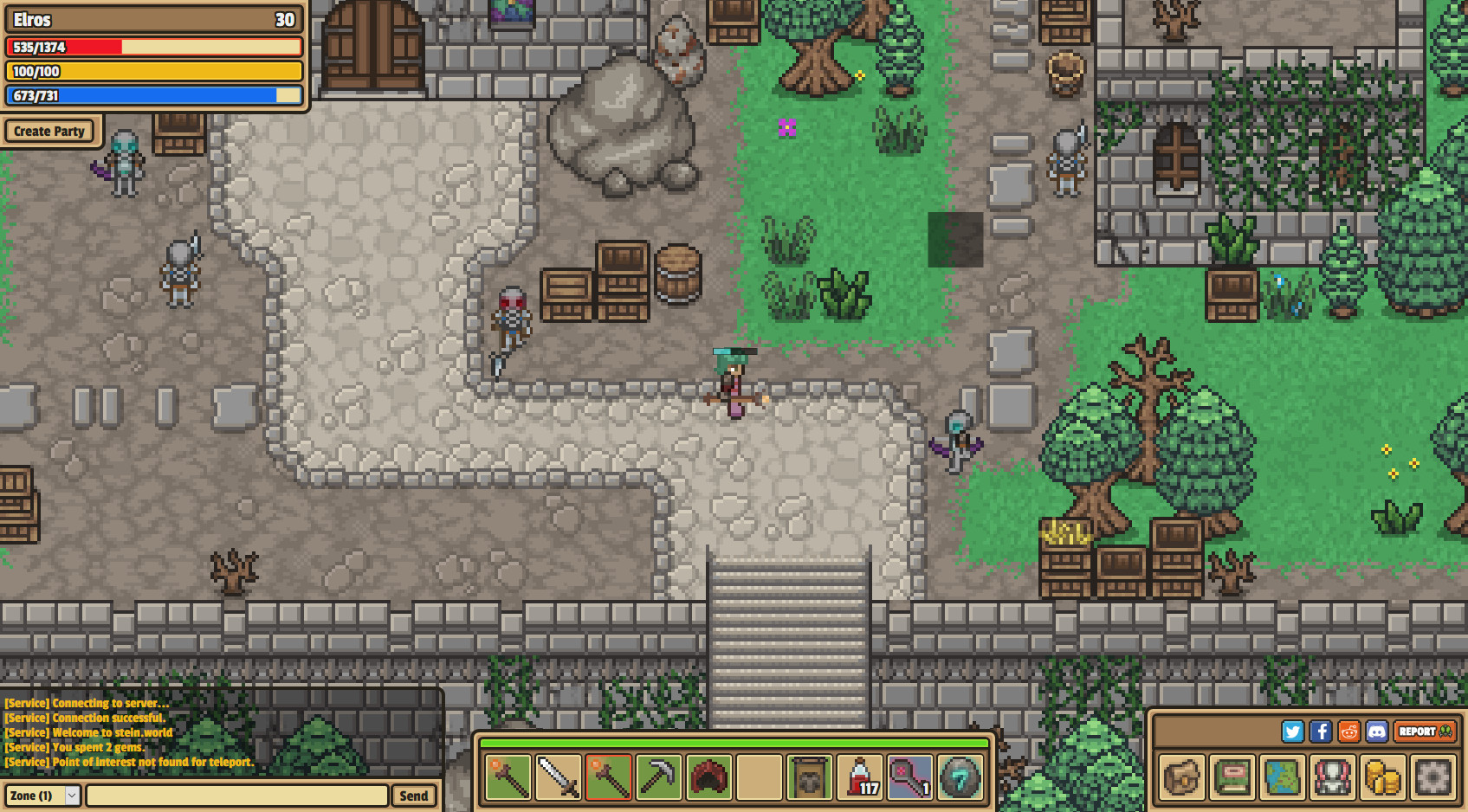The image size is (1468, 812).
Task: Share the game on Twitter
Action: click(1293, 731)
